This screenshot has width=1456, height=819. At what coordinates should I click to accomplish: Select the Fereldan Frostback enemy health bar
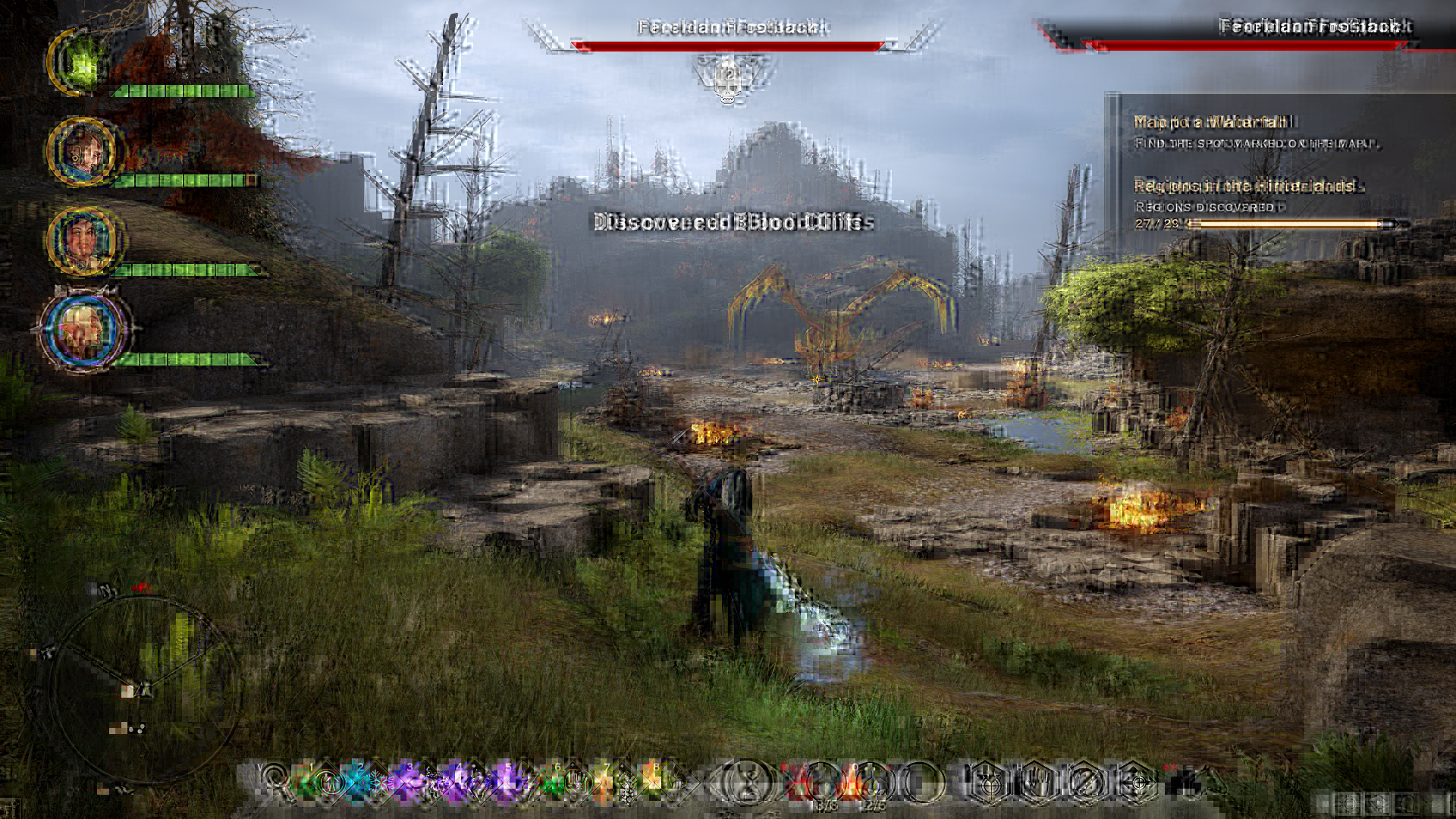coord(728,46)
